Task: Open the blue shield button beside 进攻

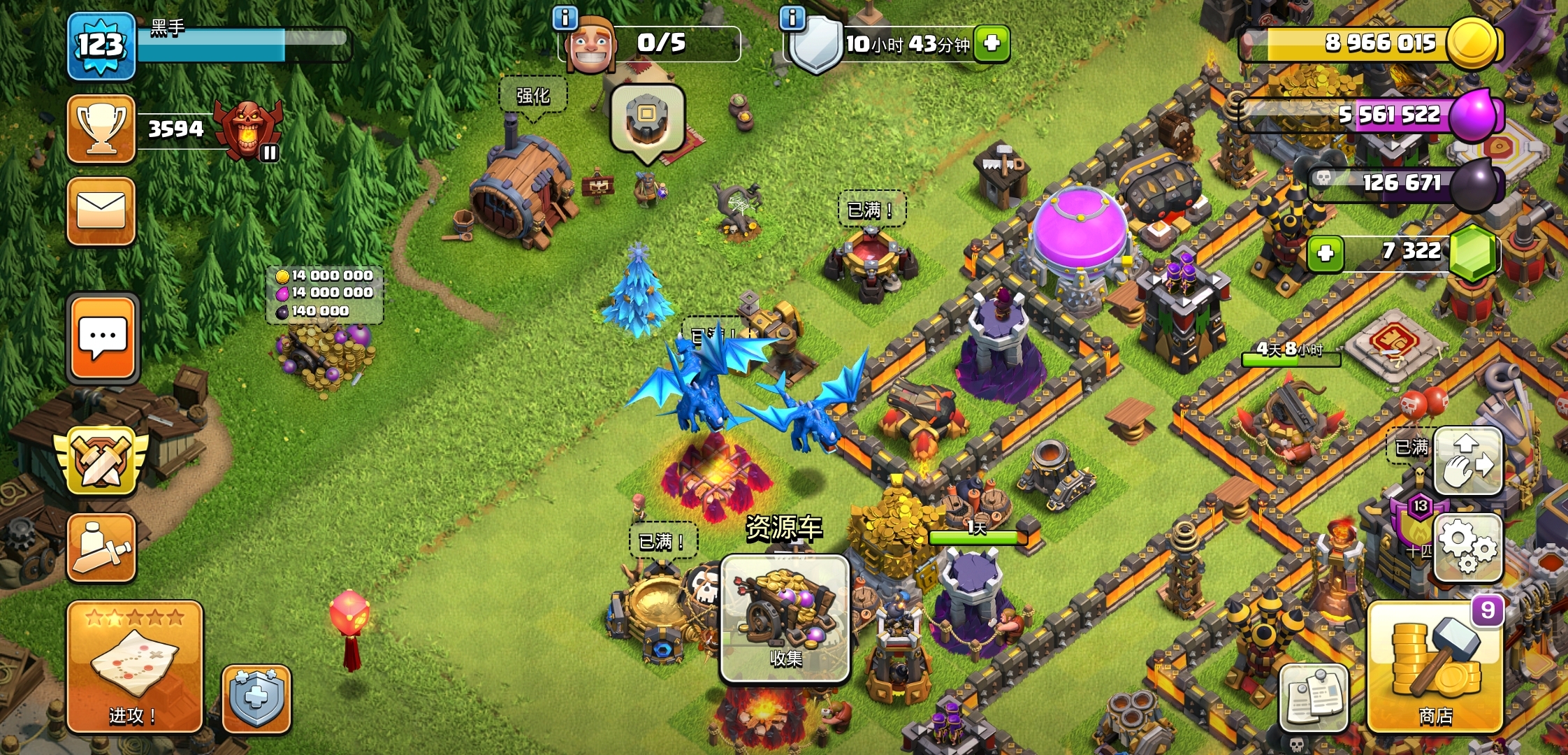Action: (x=256, y=698)
